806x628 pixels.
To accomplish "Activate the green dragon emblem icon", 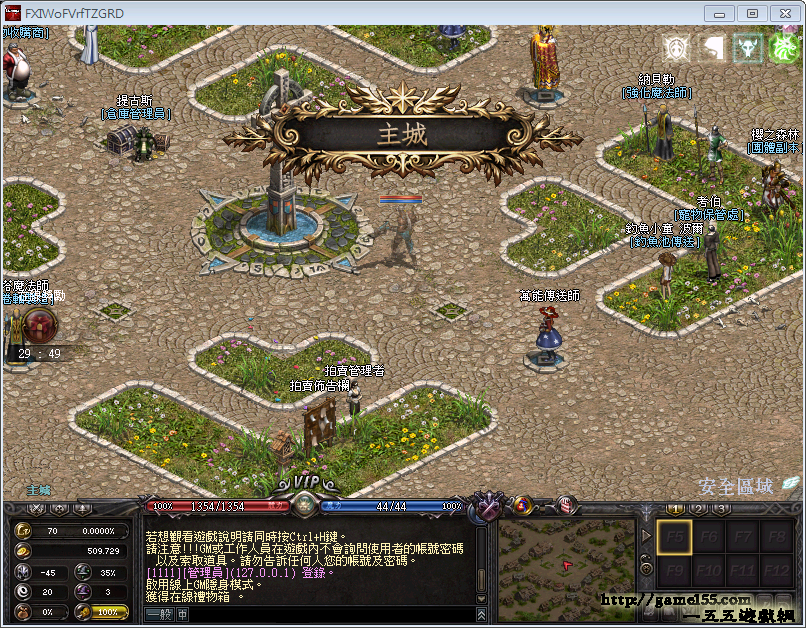I will coord(784,48).
